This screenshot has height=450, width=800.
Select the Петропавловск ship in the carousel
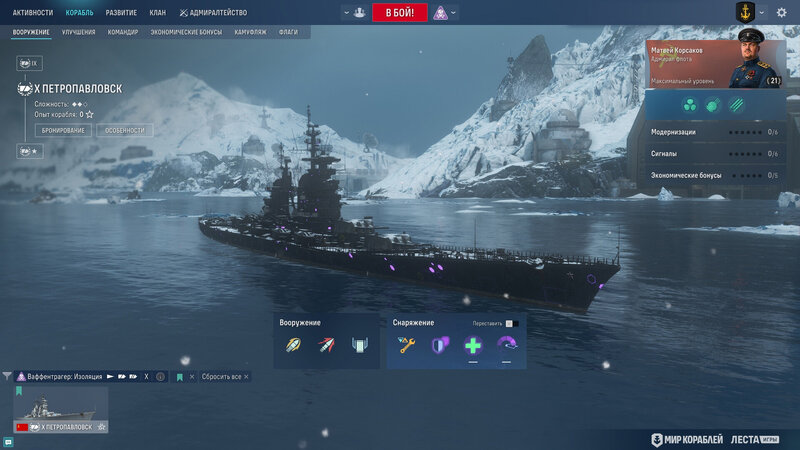pos(61,408)
